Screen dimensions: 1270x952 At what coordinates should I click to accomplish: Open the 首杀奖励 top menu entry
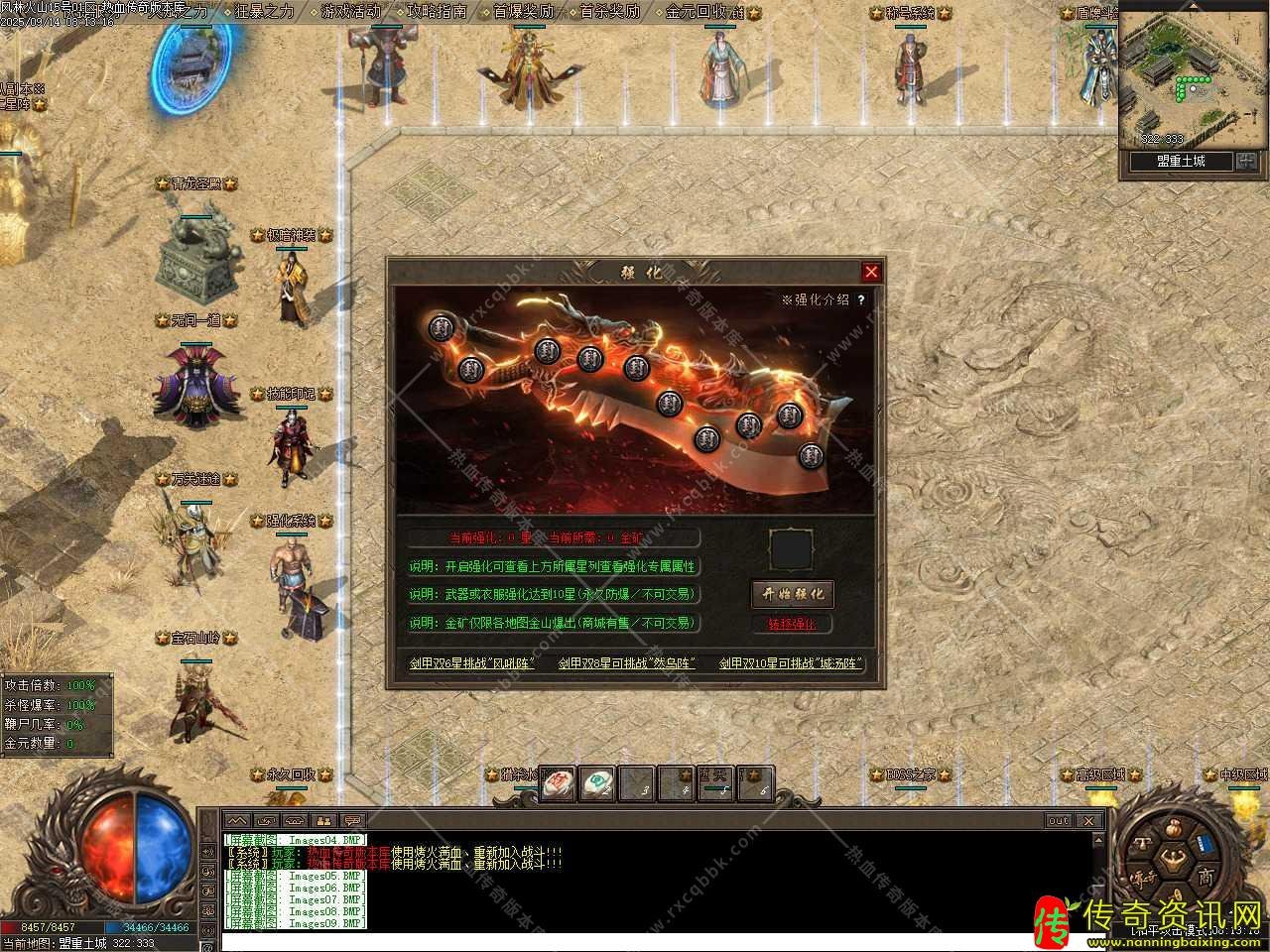tap(609, 12)
